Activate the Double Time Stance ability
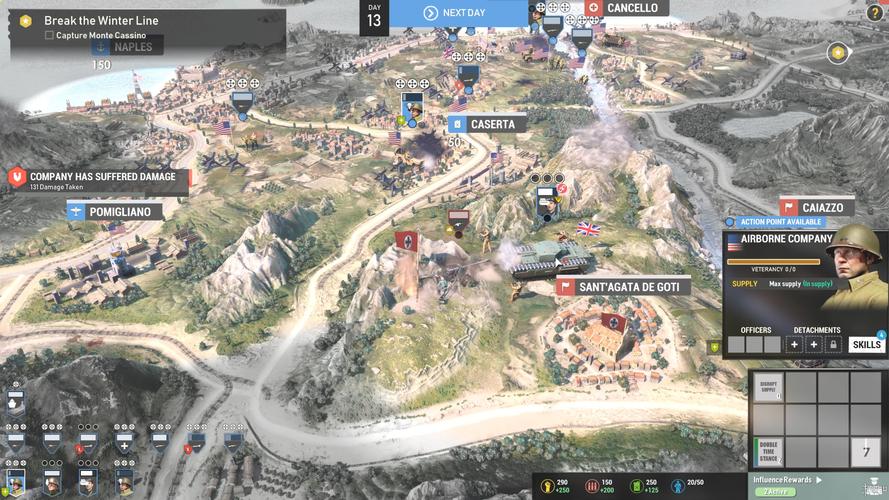889x500 pixels. point(768,451)
